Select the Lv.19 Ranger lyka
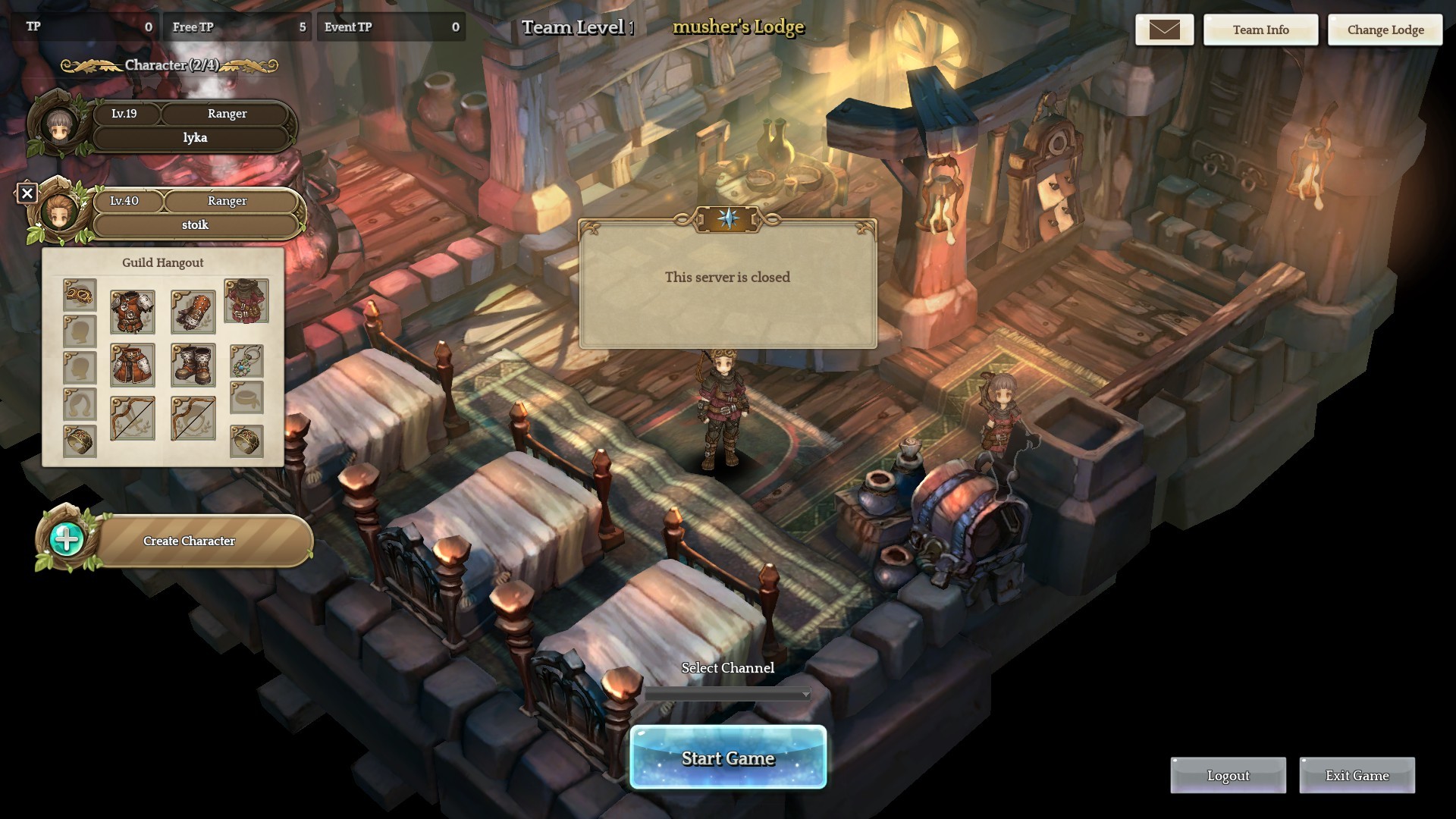The image size is (1456, 819). pyautogui.click(x=194, y=126)
